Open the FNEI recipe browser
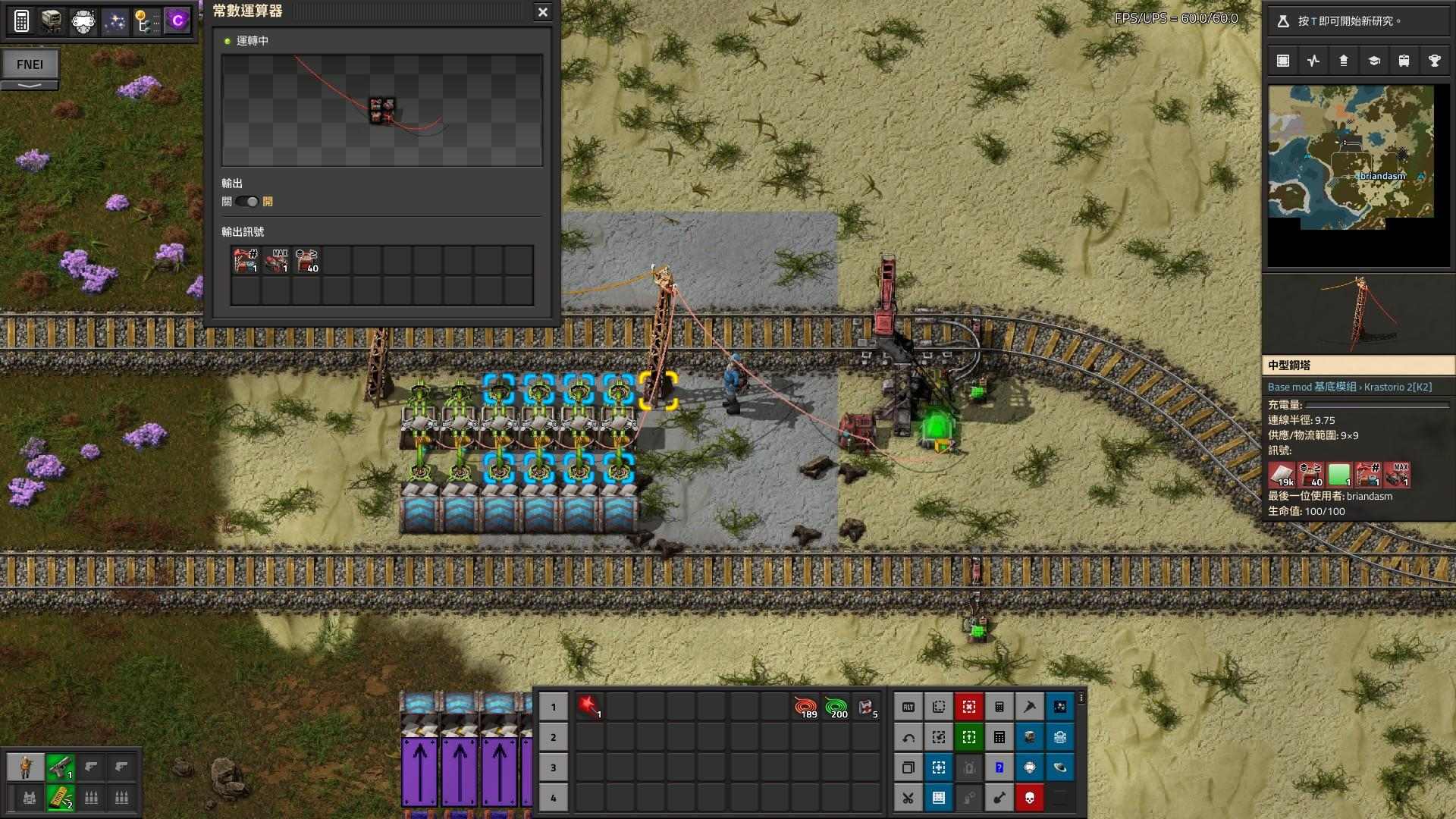 tap(30, 64)
